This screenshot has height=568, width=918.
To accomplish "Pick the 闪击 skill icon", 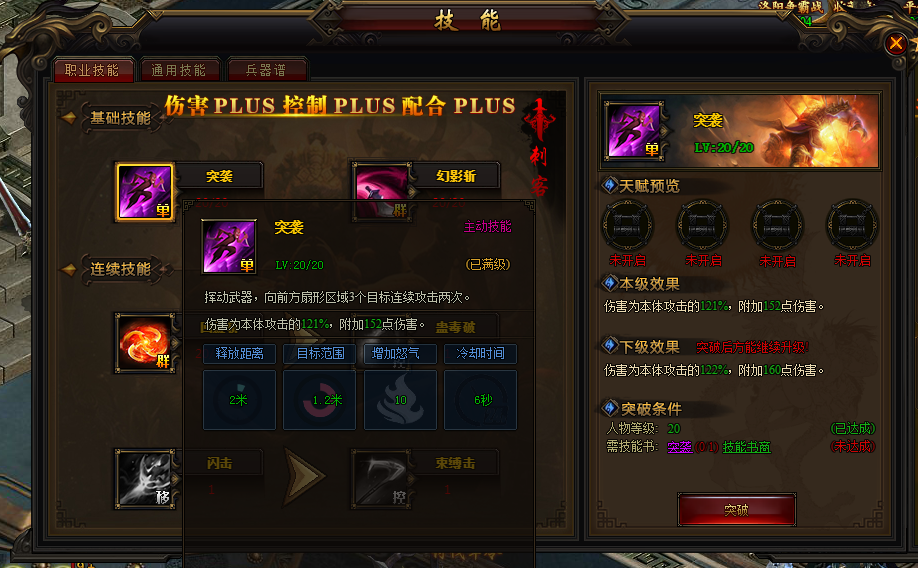I will point(145,477).
